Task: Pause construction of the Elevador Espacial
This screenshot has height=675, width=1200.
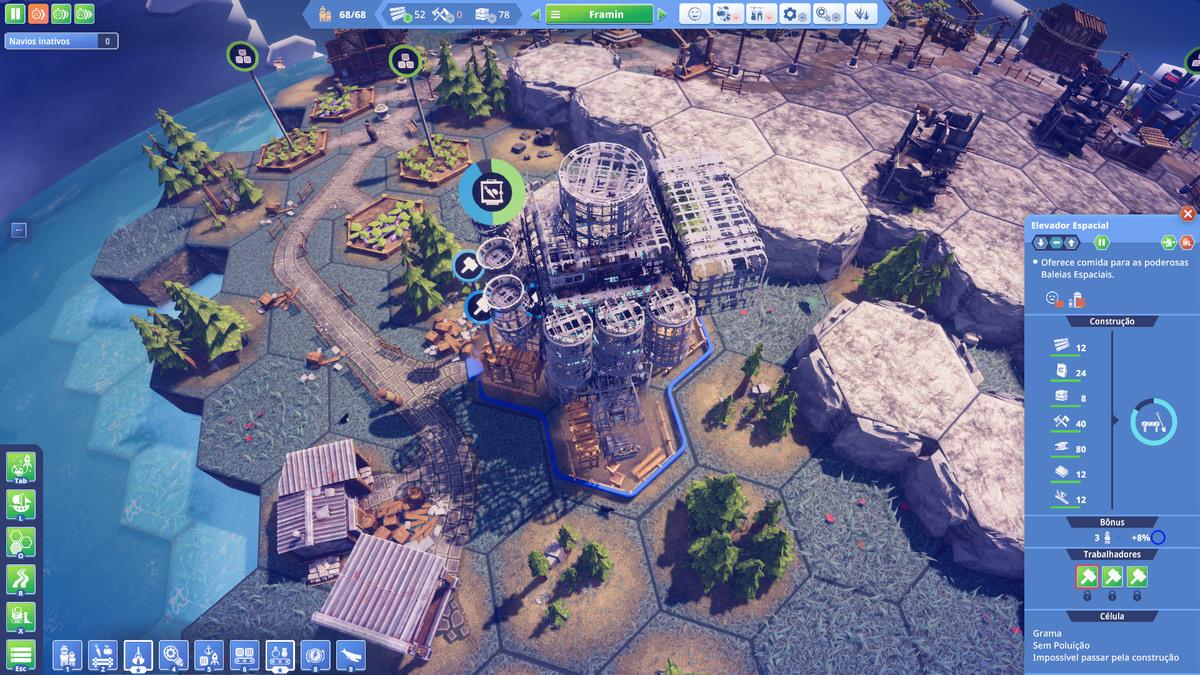Action: point(1102,242)
